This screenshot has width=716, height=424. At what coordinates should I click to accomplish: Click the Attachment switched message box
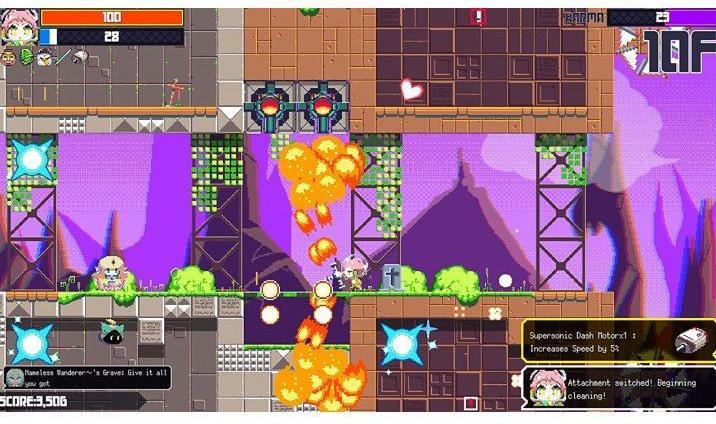616,388
